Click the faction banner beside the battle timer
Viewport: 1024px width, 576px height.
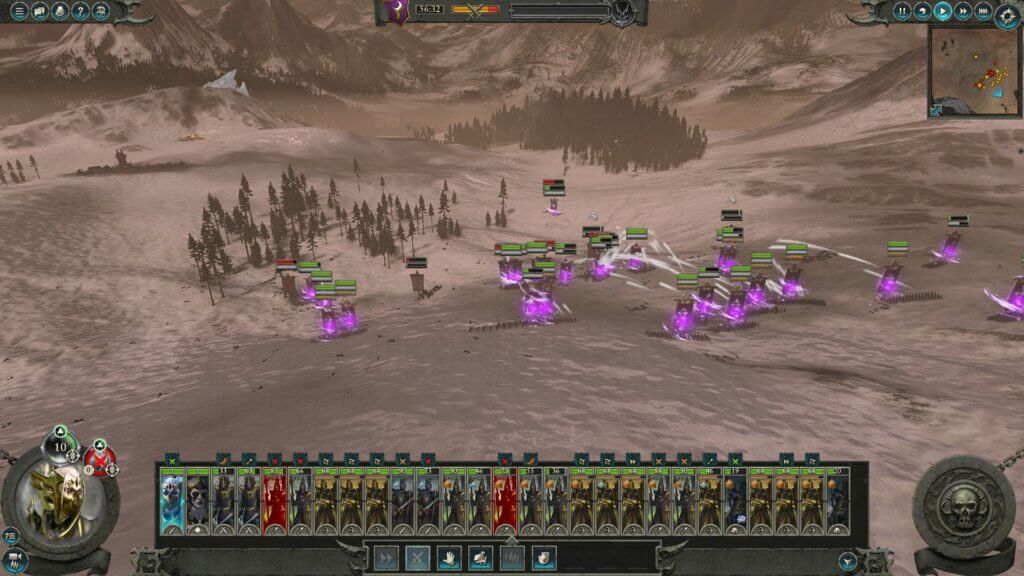[398, 12]
